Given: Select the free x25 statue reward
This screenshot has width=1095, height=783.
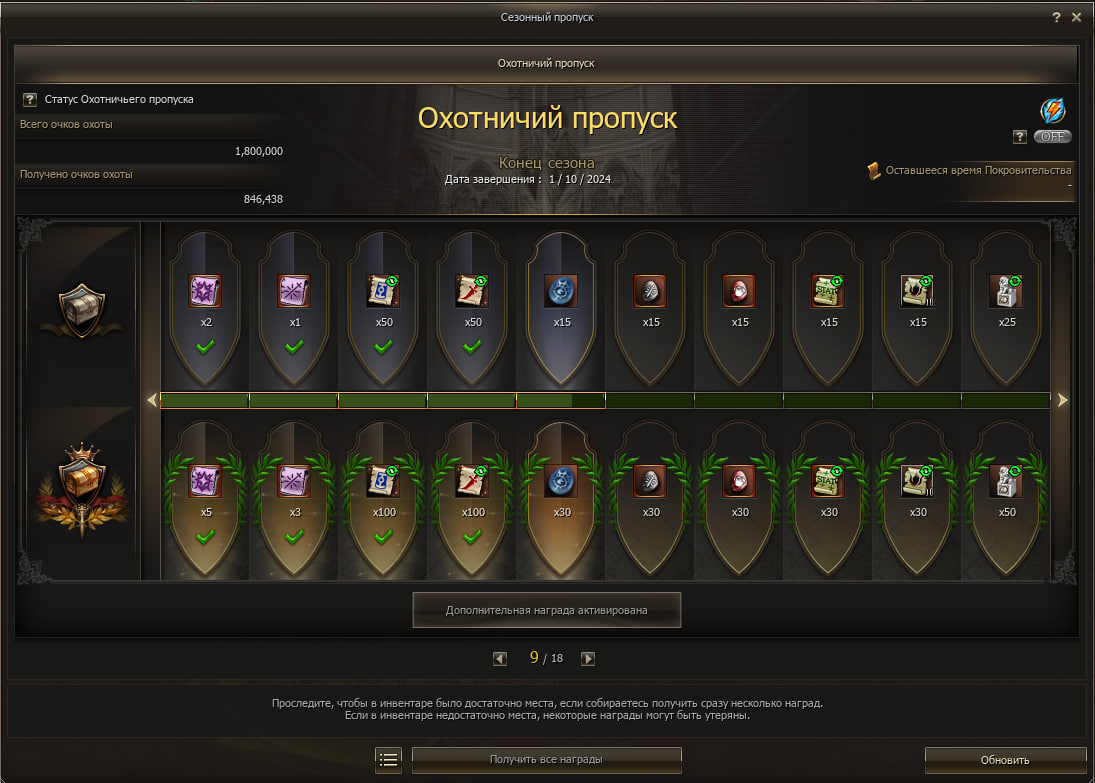Looking at the screenshot, I should (x=1006, y=291).
